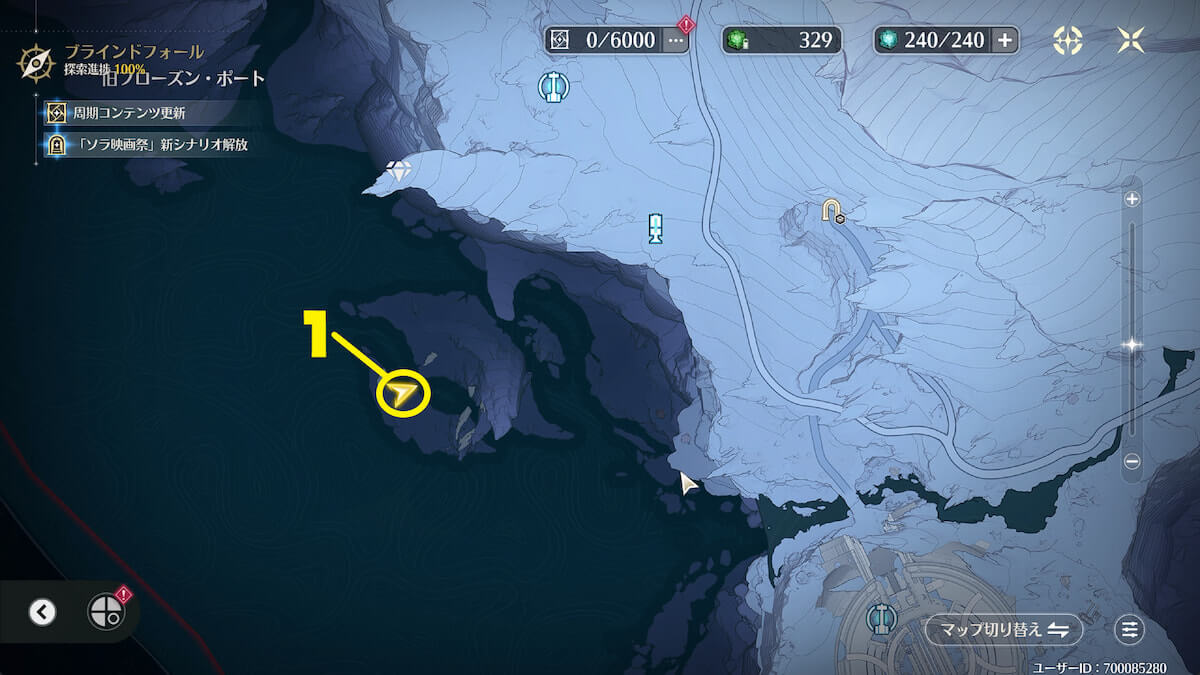Viewport: 1200px width, 675px height.
Task: Click the map zoom slider handle
Action: (1132, 345)
